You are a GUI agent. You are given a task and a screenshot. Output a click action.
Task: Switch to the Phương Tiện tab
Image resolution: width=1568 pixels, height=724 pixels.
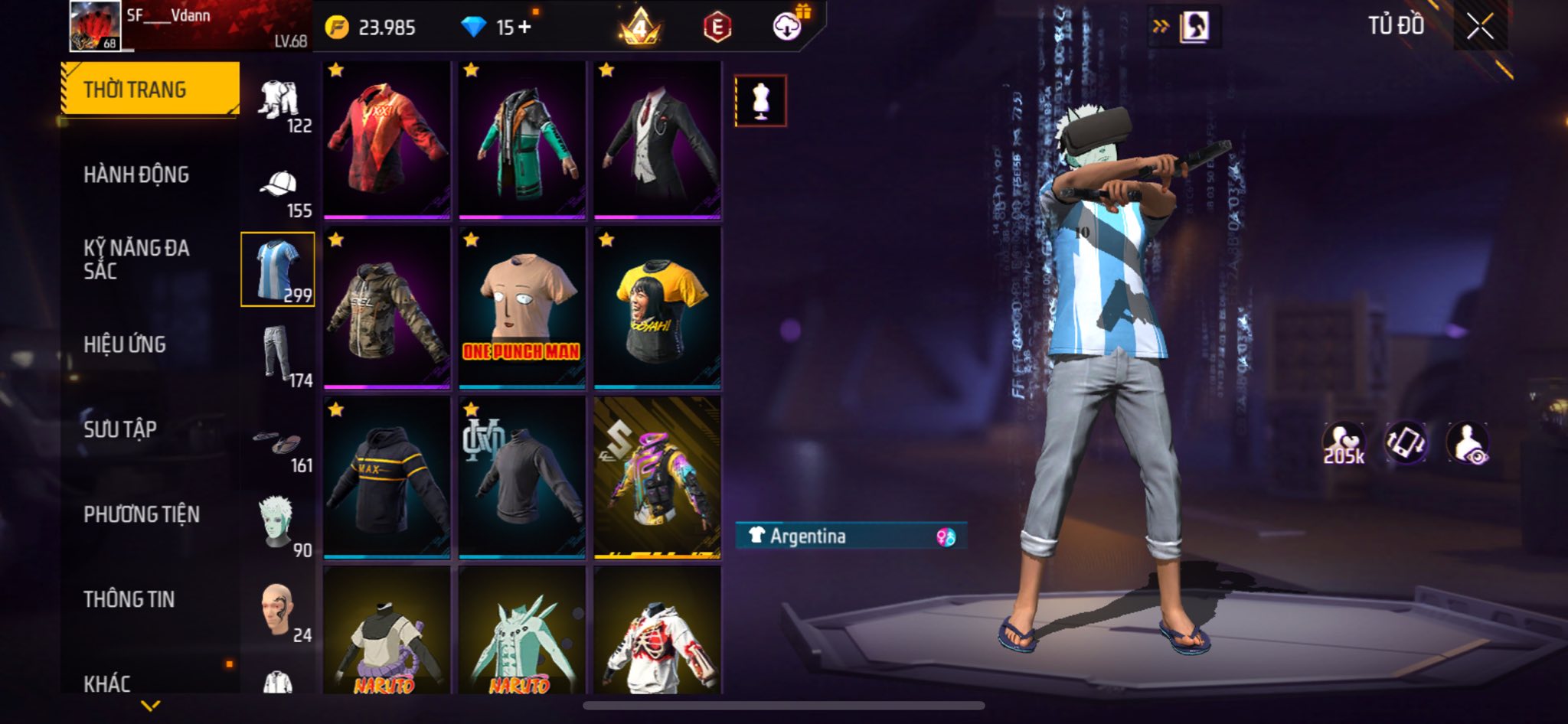click(x=142, y=514)
